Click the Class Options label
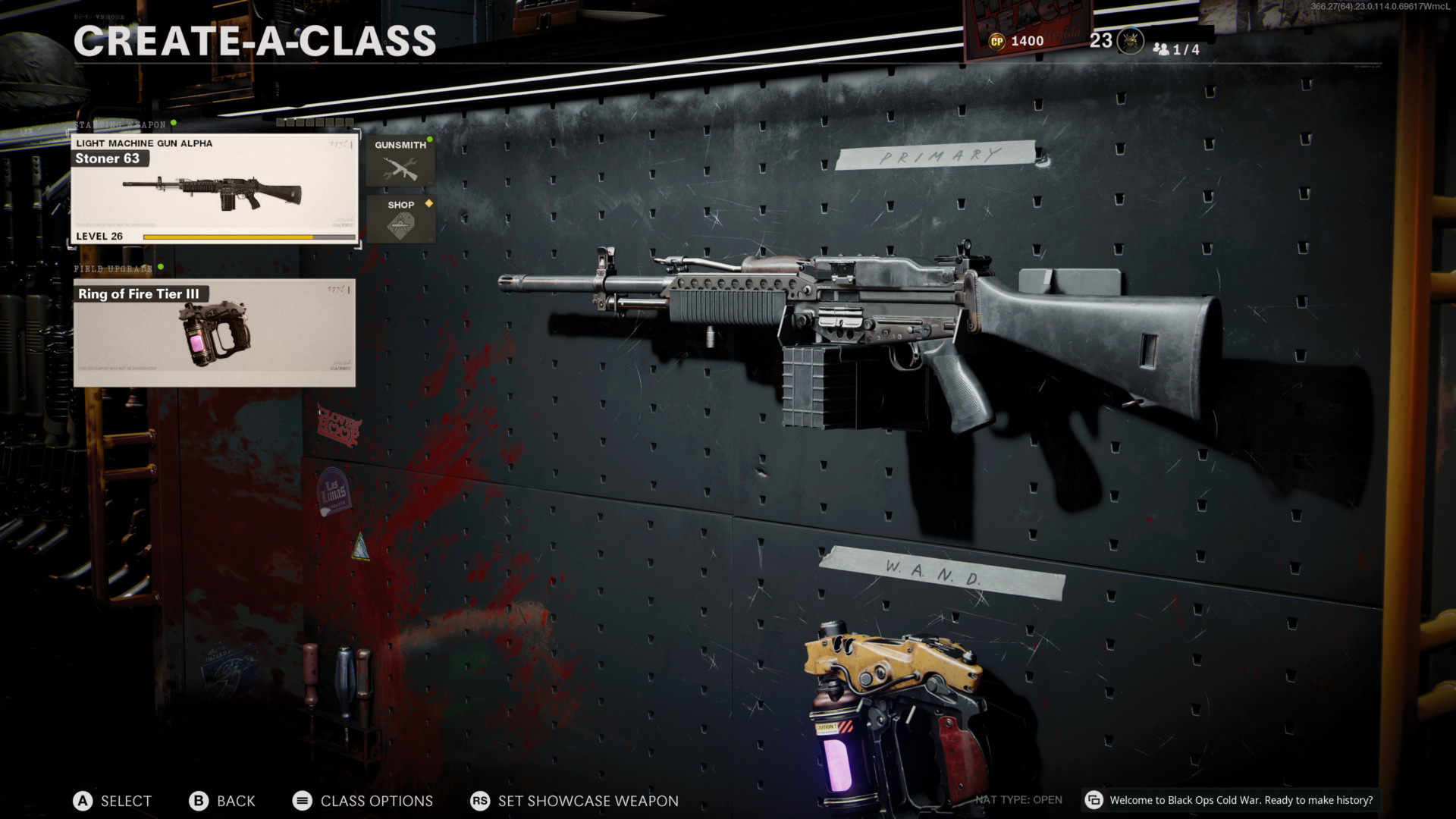 point(376,801)
